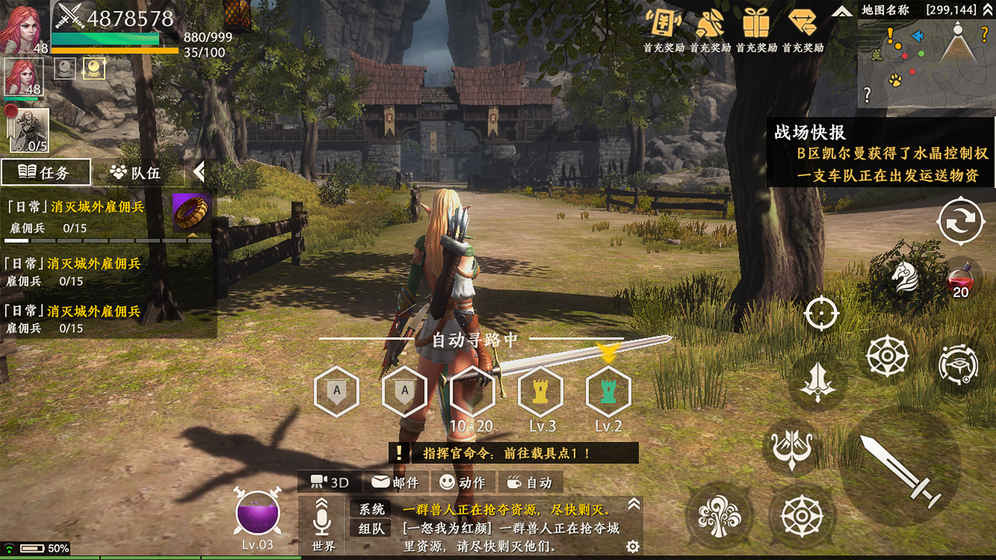
Task: Select the 组队 chat channel
Action: coord(372,530)
